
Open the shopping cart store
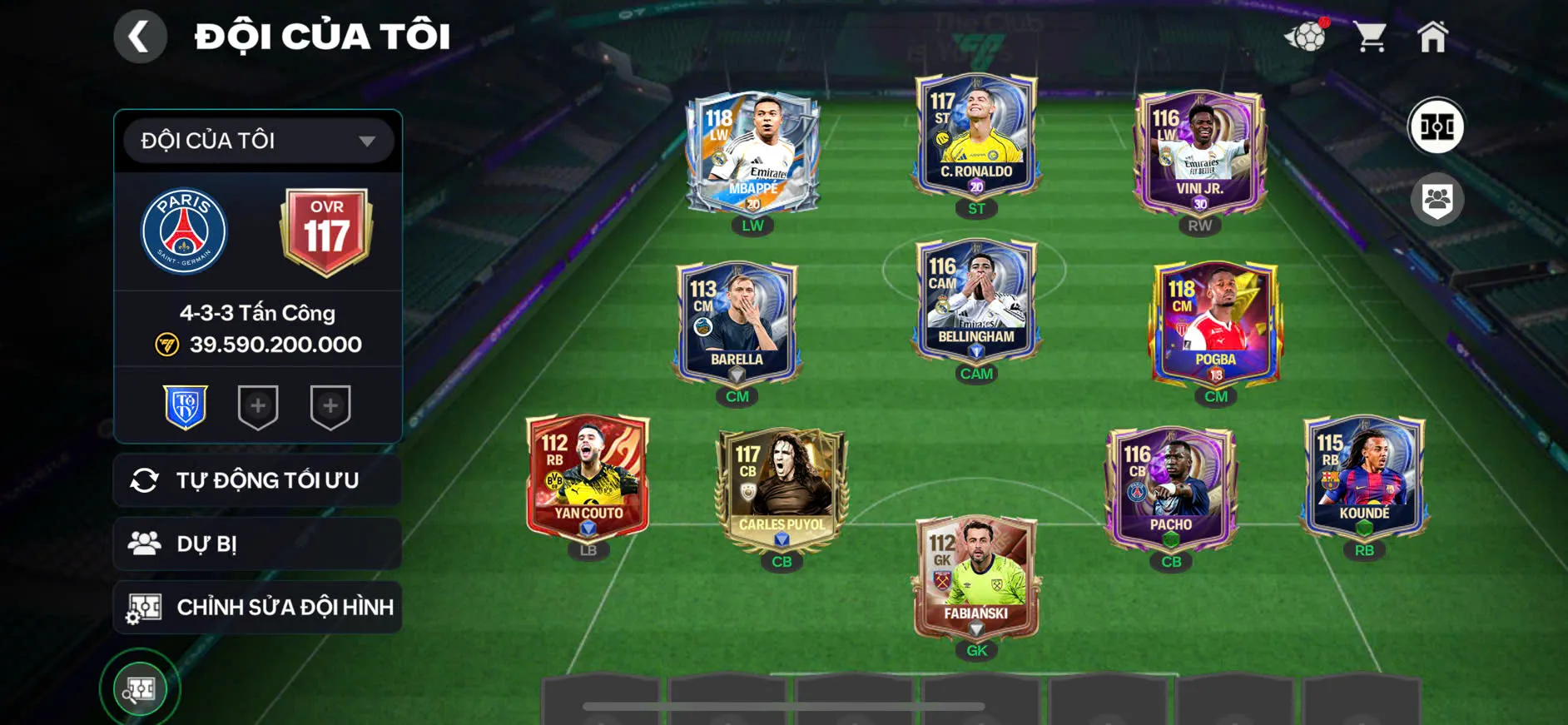[x=1369, y=37]
